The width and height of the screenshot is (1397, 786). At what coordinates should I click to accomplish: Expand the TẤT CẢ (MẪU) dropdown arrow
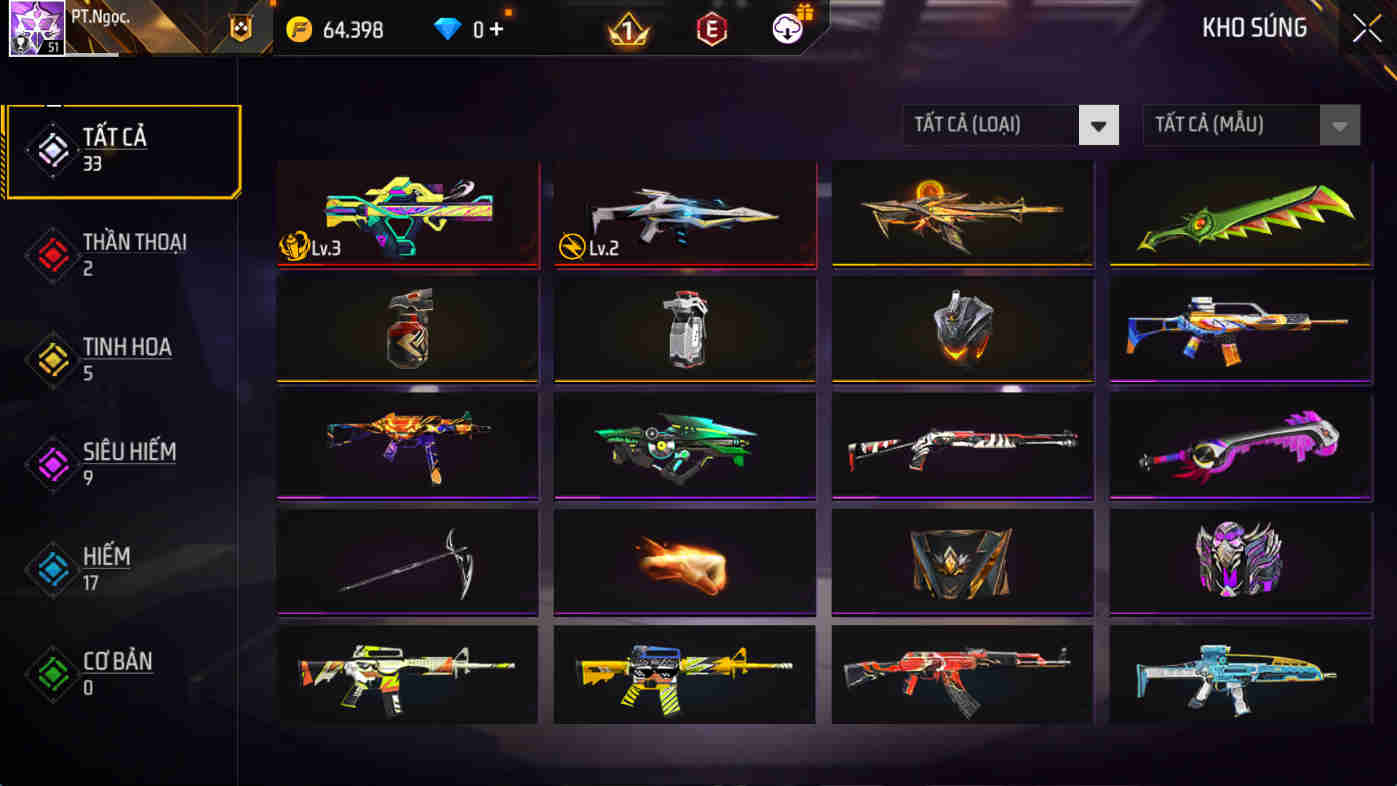click(1340, 124)
